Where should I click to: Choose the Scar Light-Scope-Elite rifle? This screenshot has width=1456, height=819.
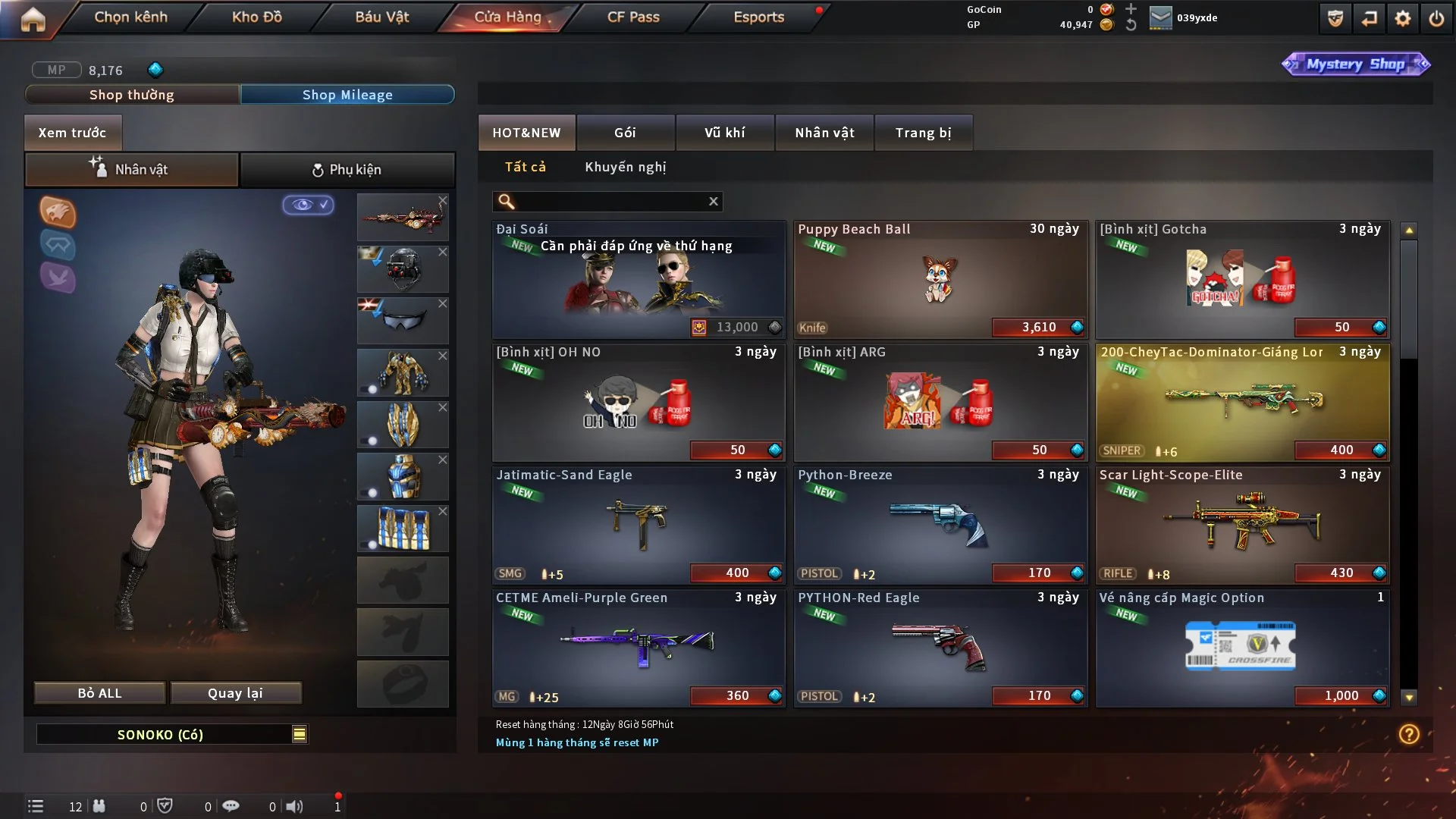coord(1242,525)
